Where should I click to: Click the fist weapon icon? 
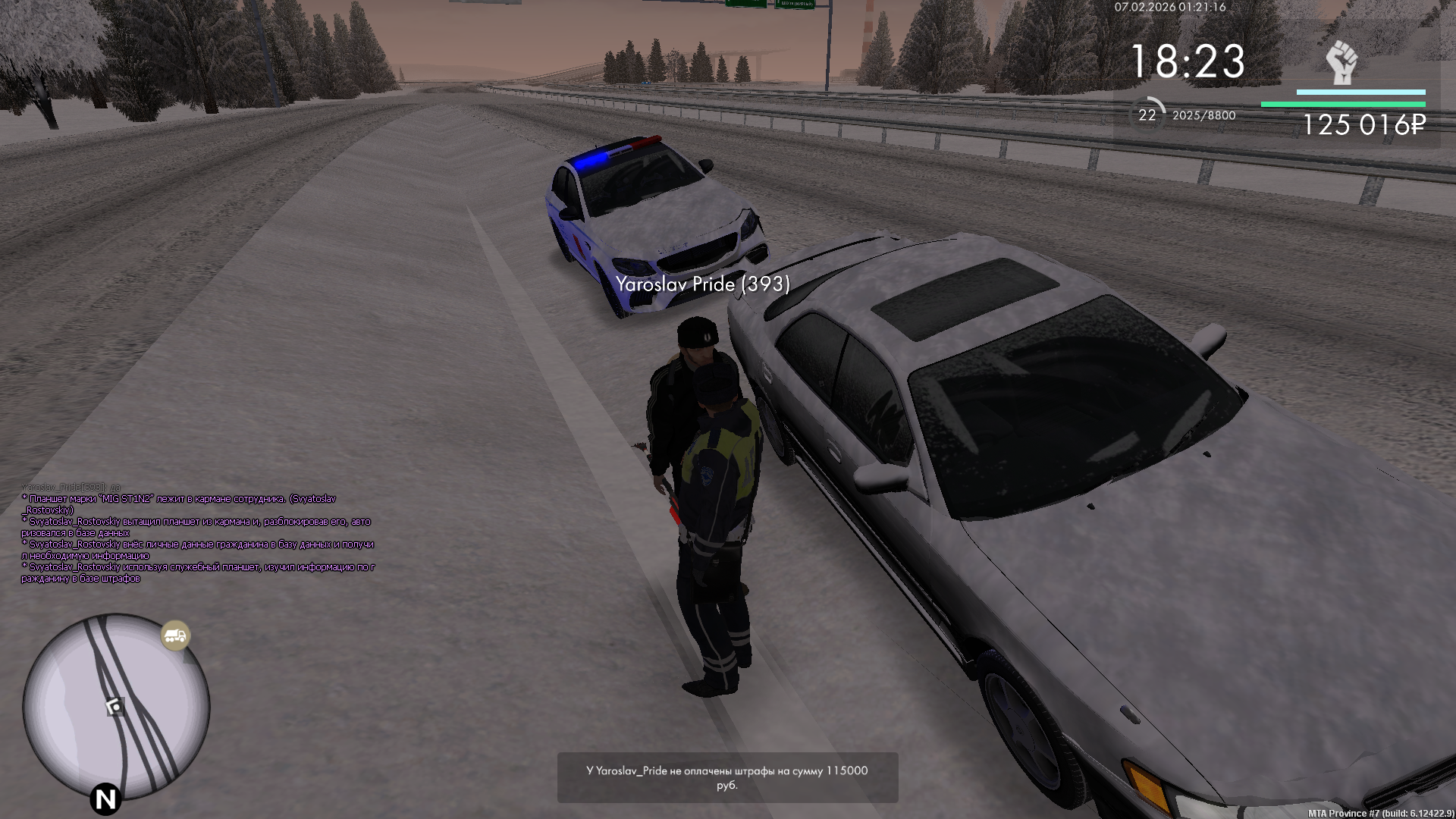click(1341, 63)
